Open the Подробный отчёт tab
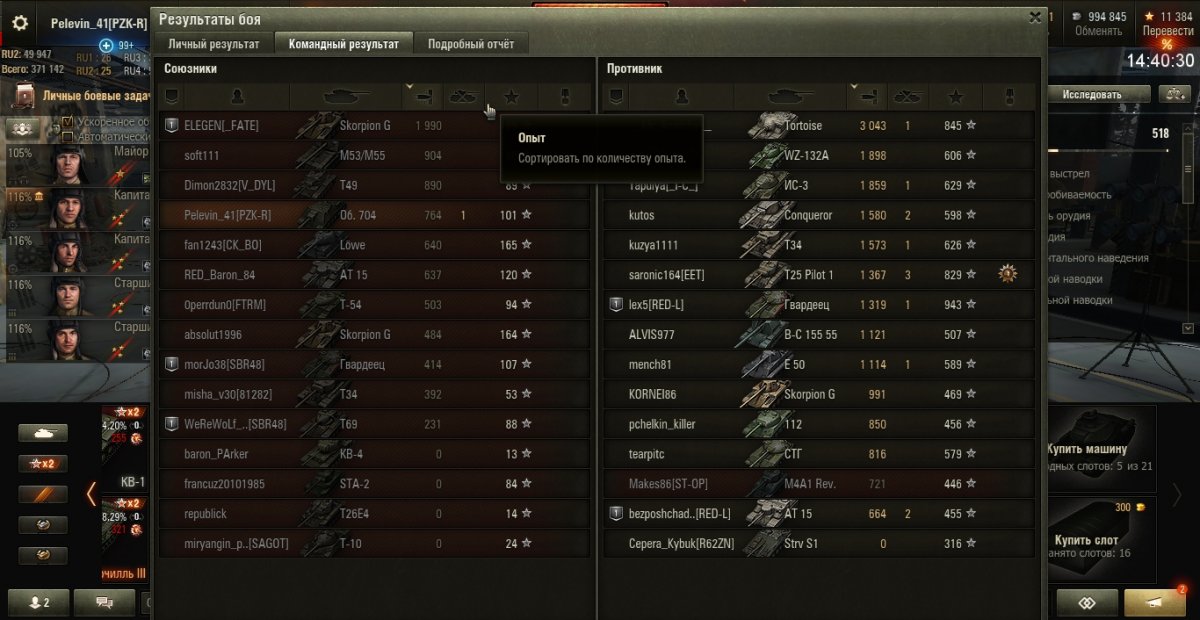Image resolution: width=1200 pixels, height=620 pixels. pyautogui.click(x=471, y=44)
